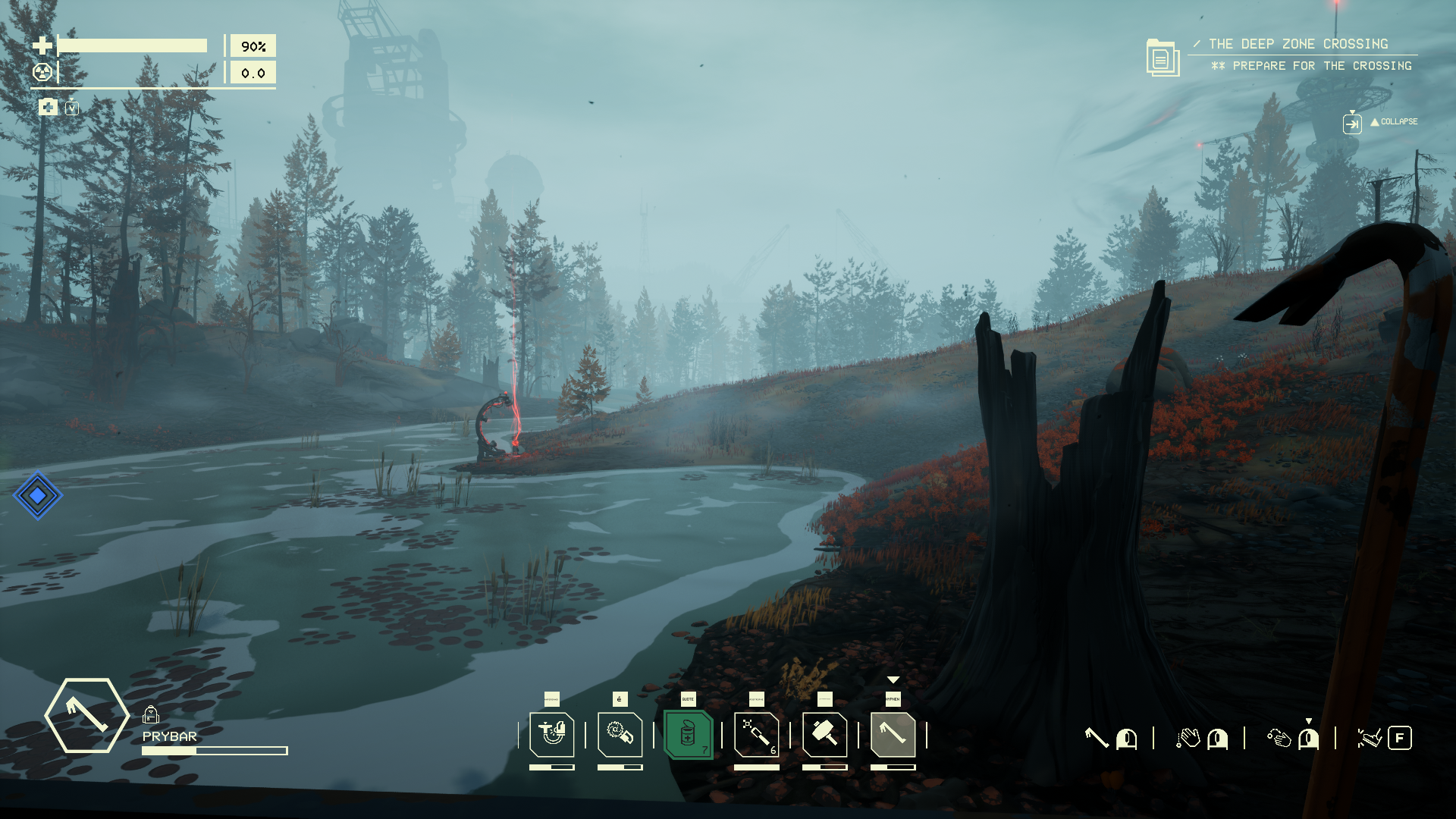
Task: Click the equipped Prybar hexagon icon
Action: coord(86,715)
